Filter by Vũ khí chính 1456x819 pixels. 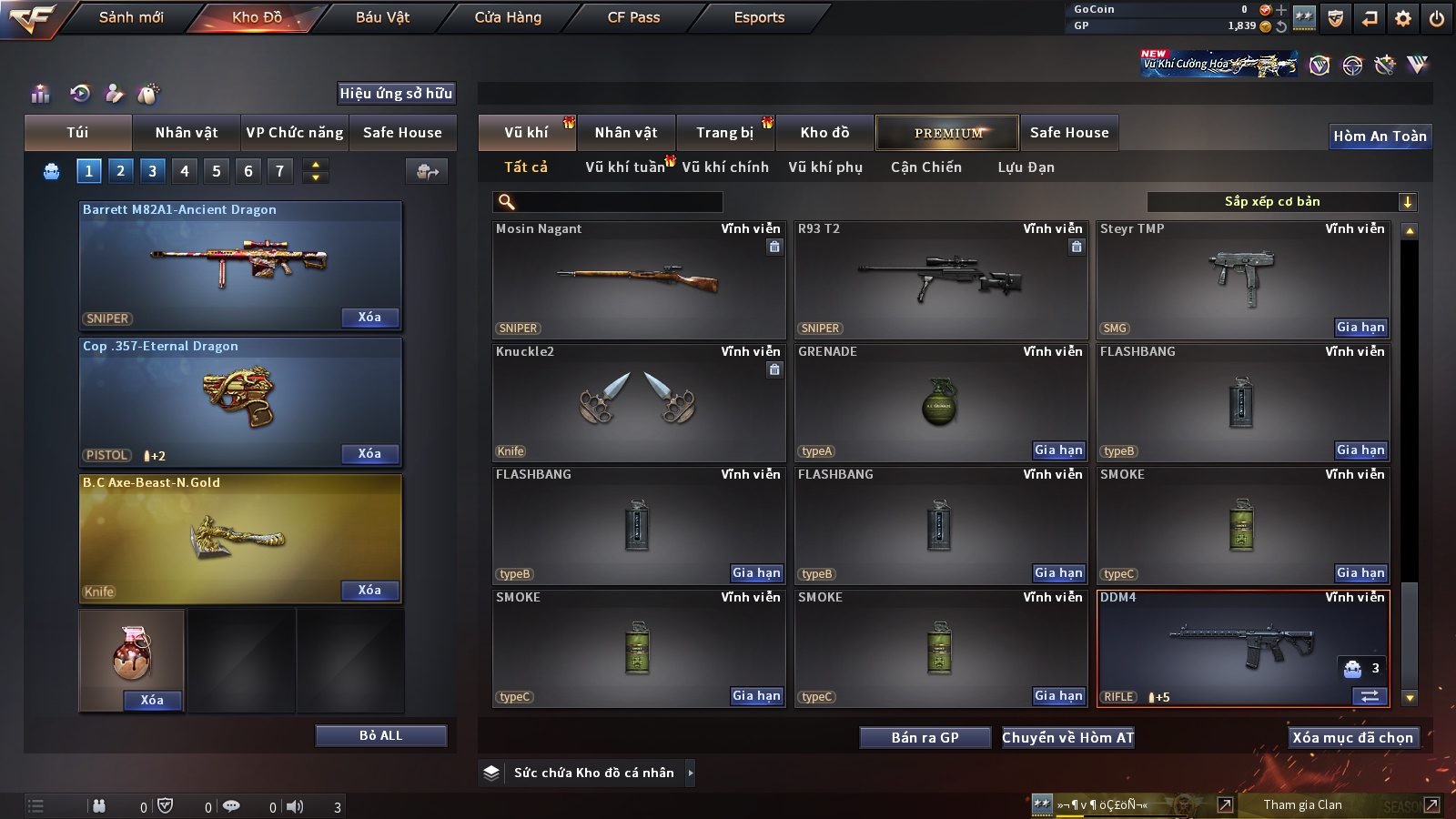point(725,167)
